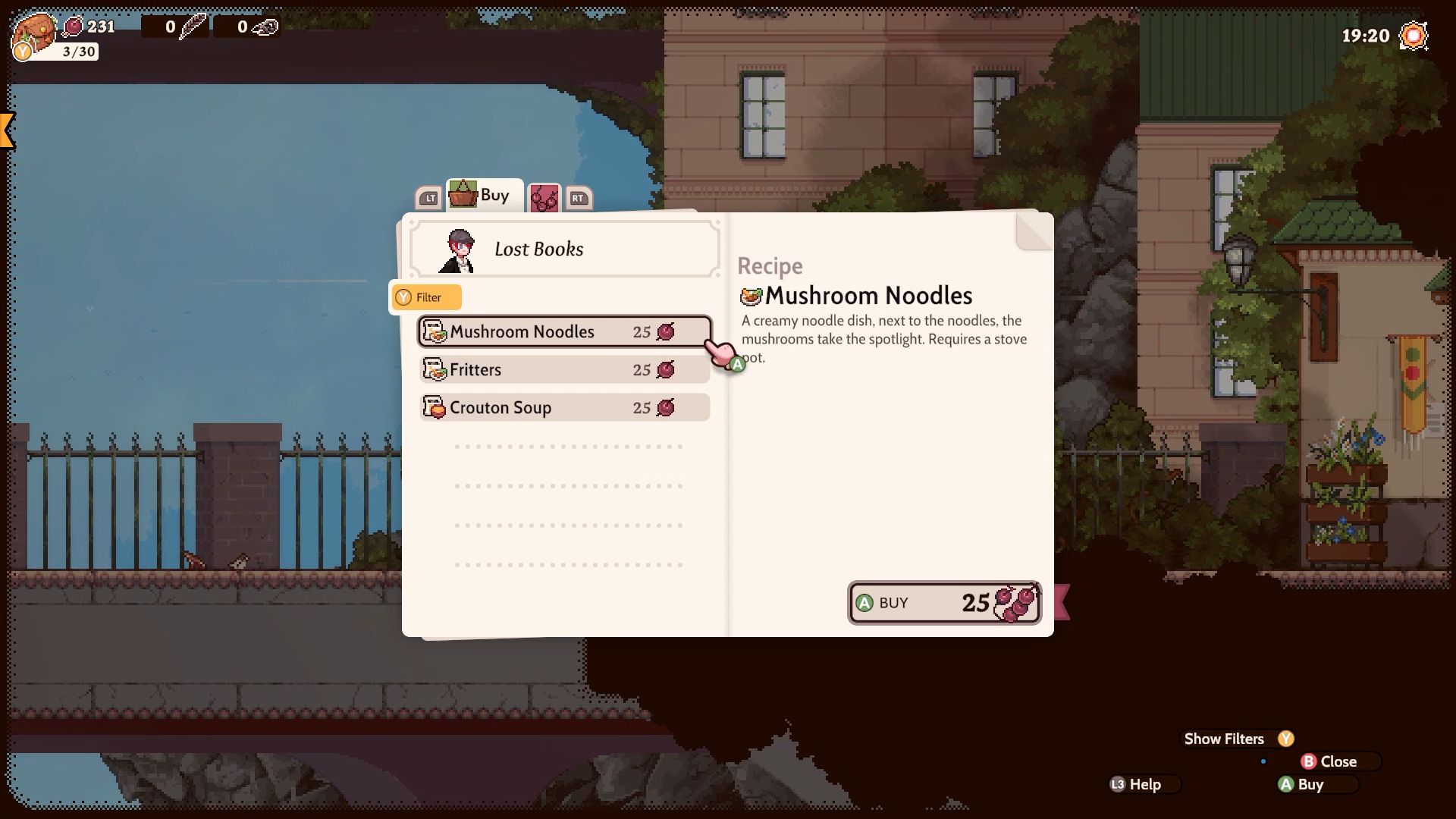The image size is (1456, 819).
Task: Pick the Crouton Soup recipe
Action: [564, 407]
